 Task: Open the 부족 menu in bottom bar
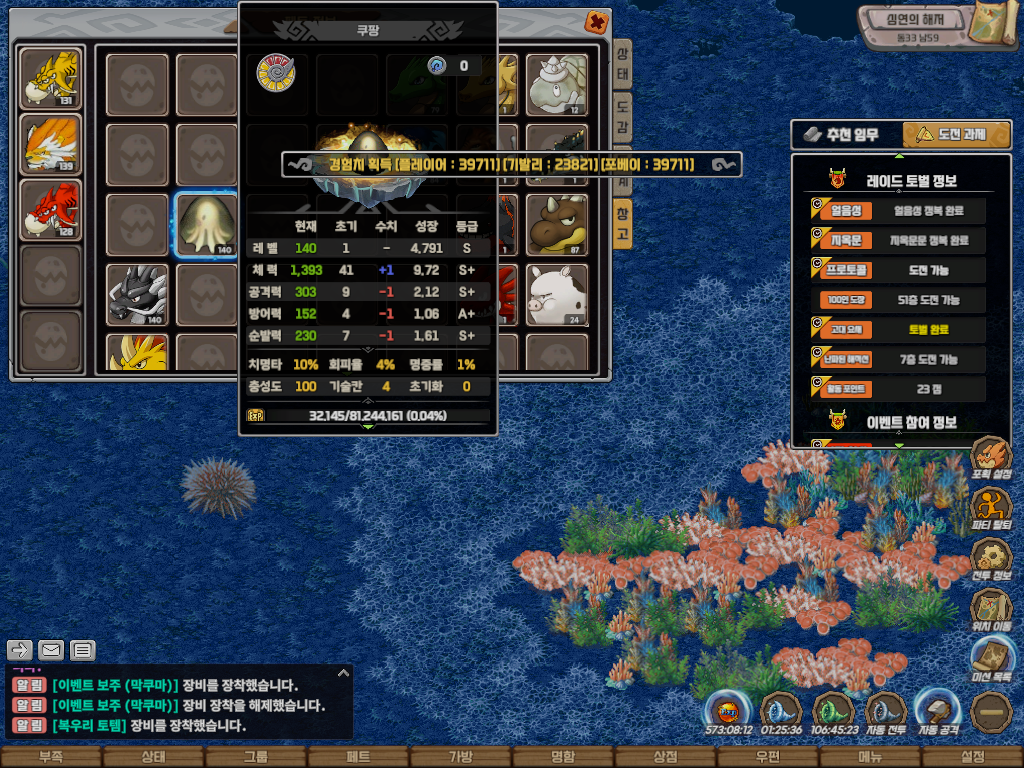(x=50, y=757)
